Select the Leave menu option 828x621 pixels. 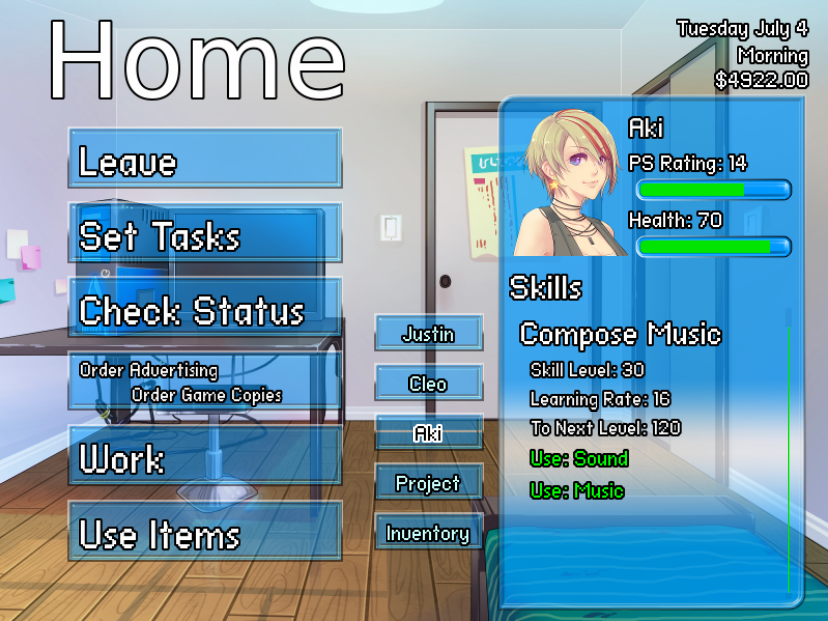click(205, 159)
